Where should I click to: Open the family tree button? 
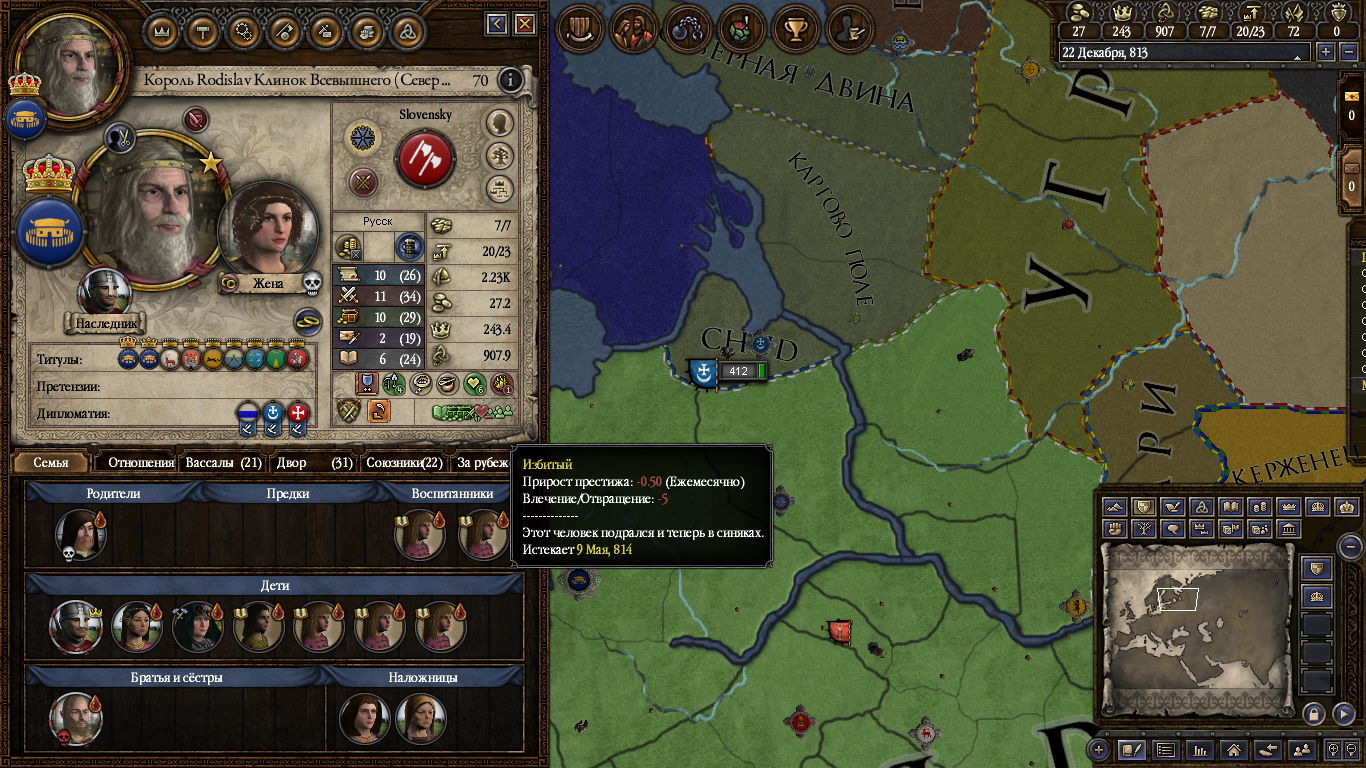click(x=499, y=155)
